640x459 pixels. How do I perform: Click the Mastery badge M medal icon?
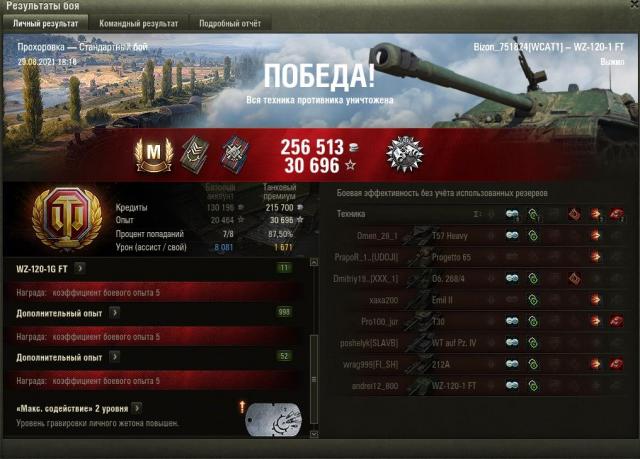pyautogui.click(x=154, y=154)
